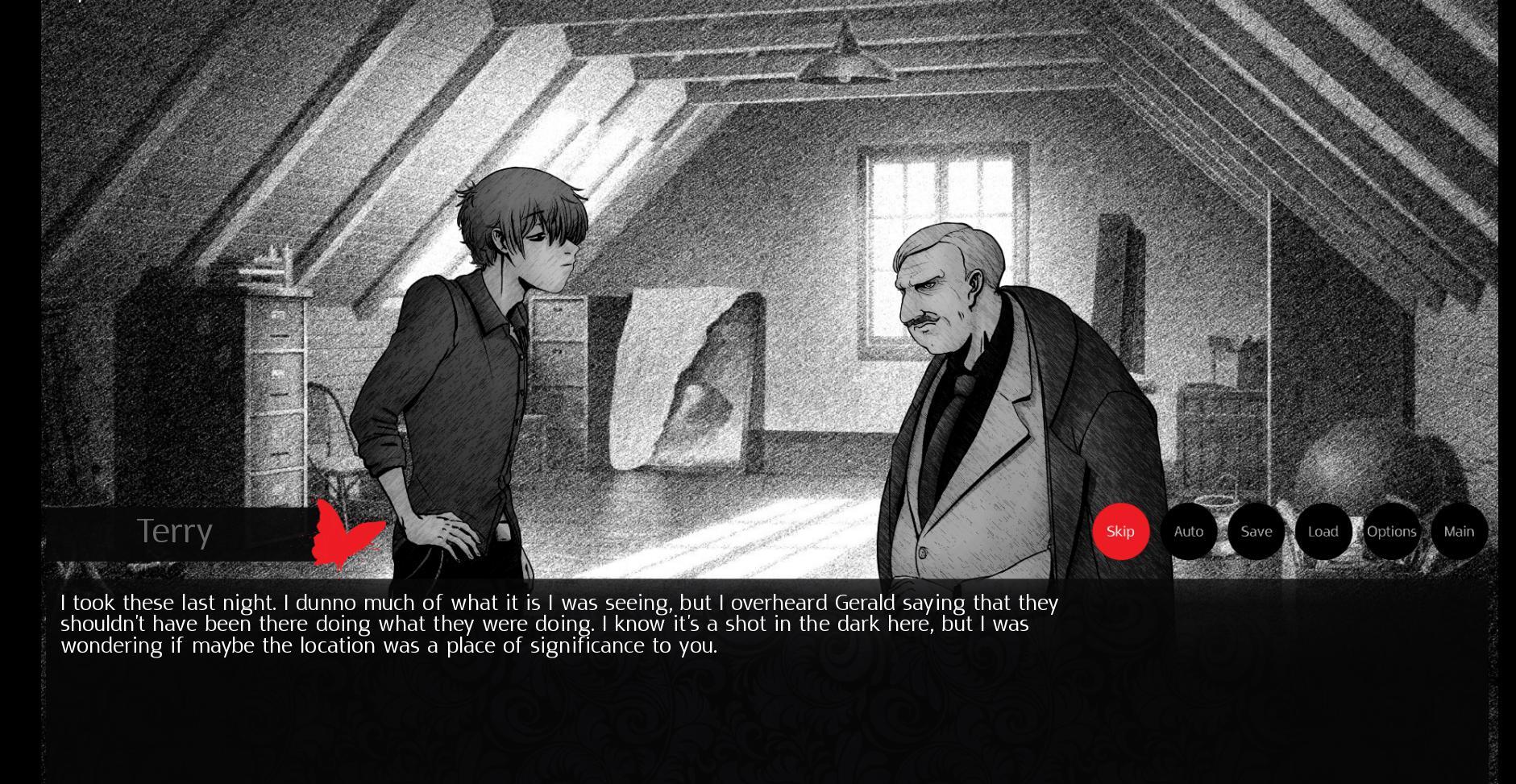Turn off fast-forwarding by pressing Skip again
This screenshot has width=1516, height=784.
tap(1121, 531)
